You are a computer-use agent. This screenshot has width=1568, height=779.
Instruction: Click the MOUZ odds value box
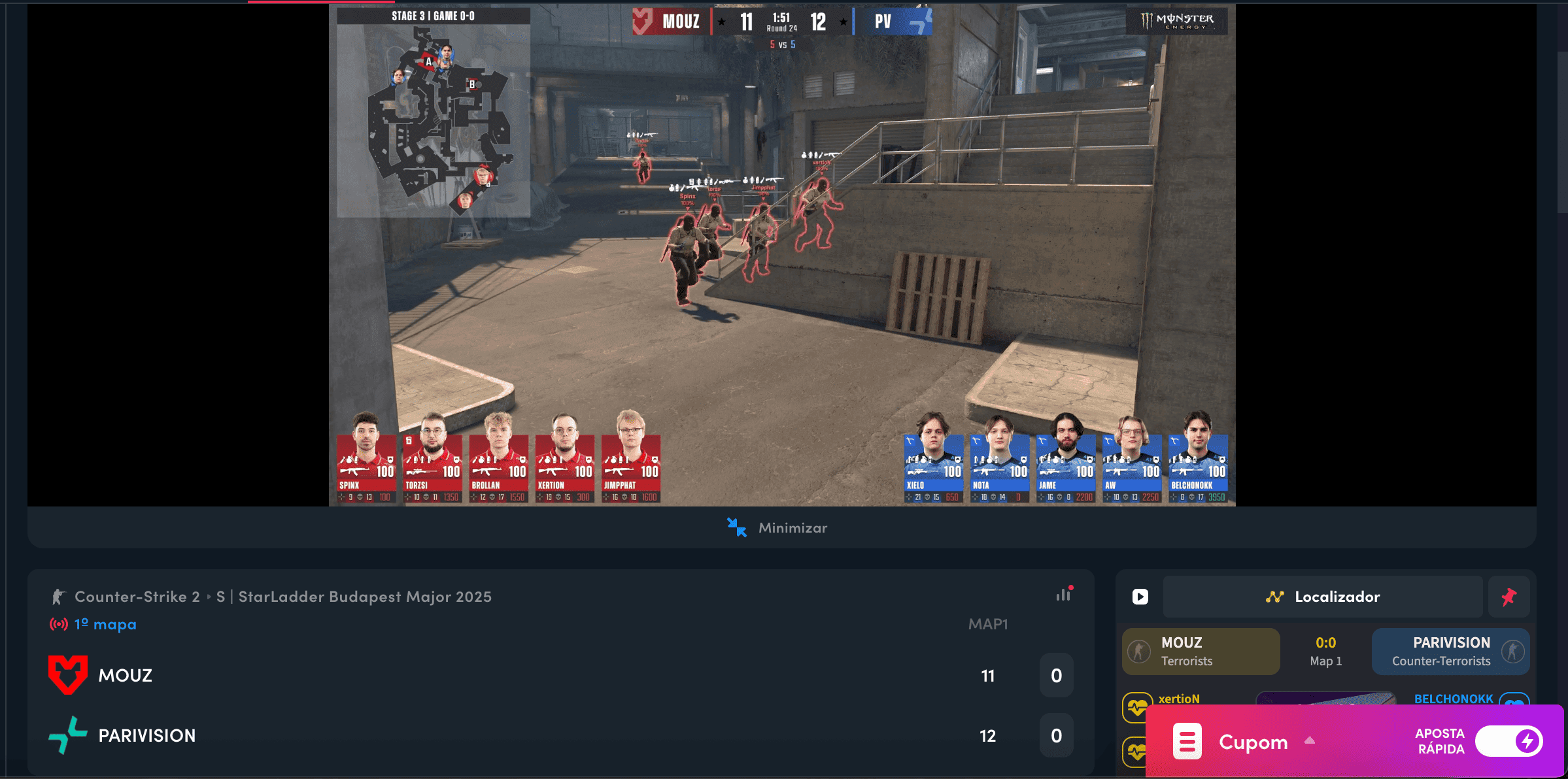(x=1057, y=676)
